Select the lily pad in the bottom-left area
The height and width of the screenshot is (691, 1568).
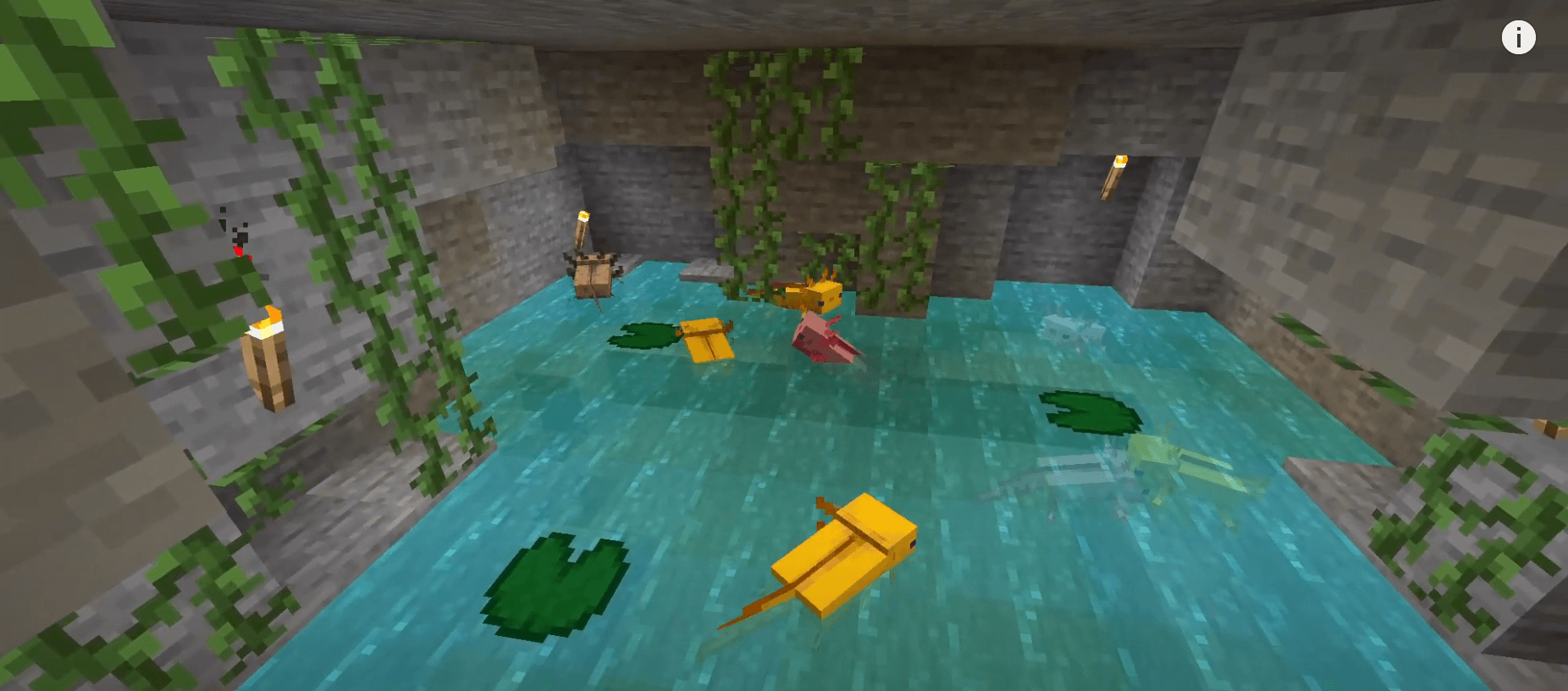pyautogui.click(x=555, y=584)
